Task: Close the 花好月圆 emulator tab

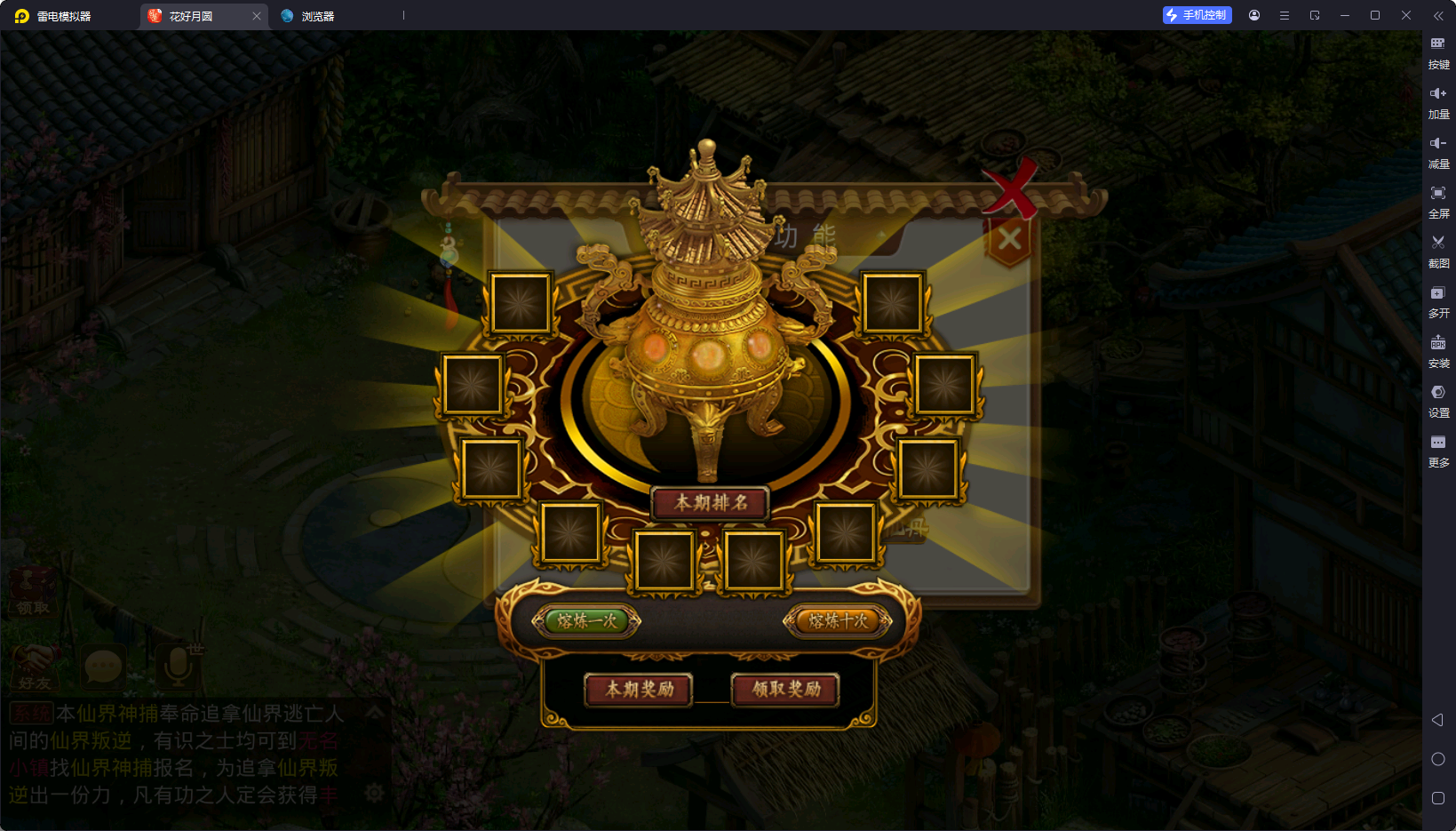Action: (257, 16)
